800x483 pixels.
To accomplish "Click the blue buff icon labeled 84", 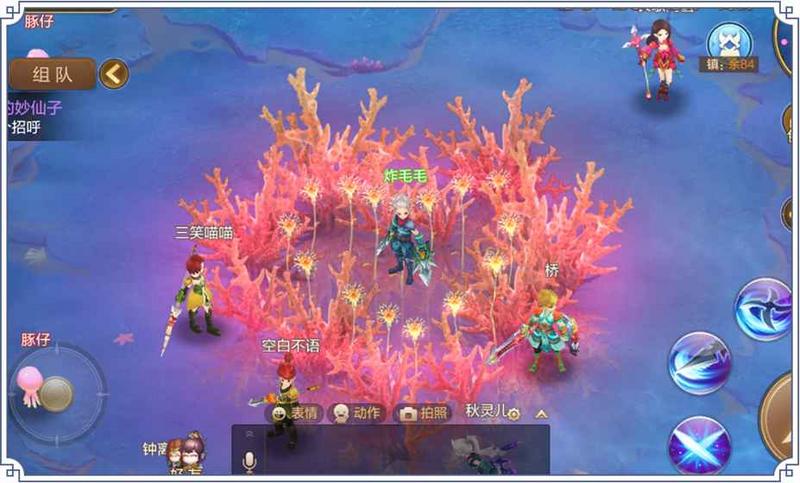I will [728, 43].
